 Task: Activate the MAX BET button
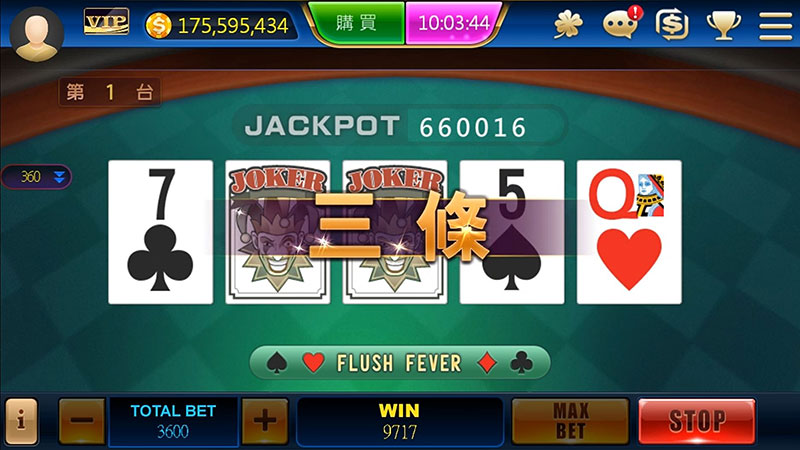coord(570,422)
